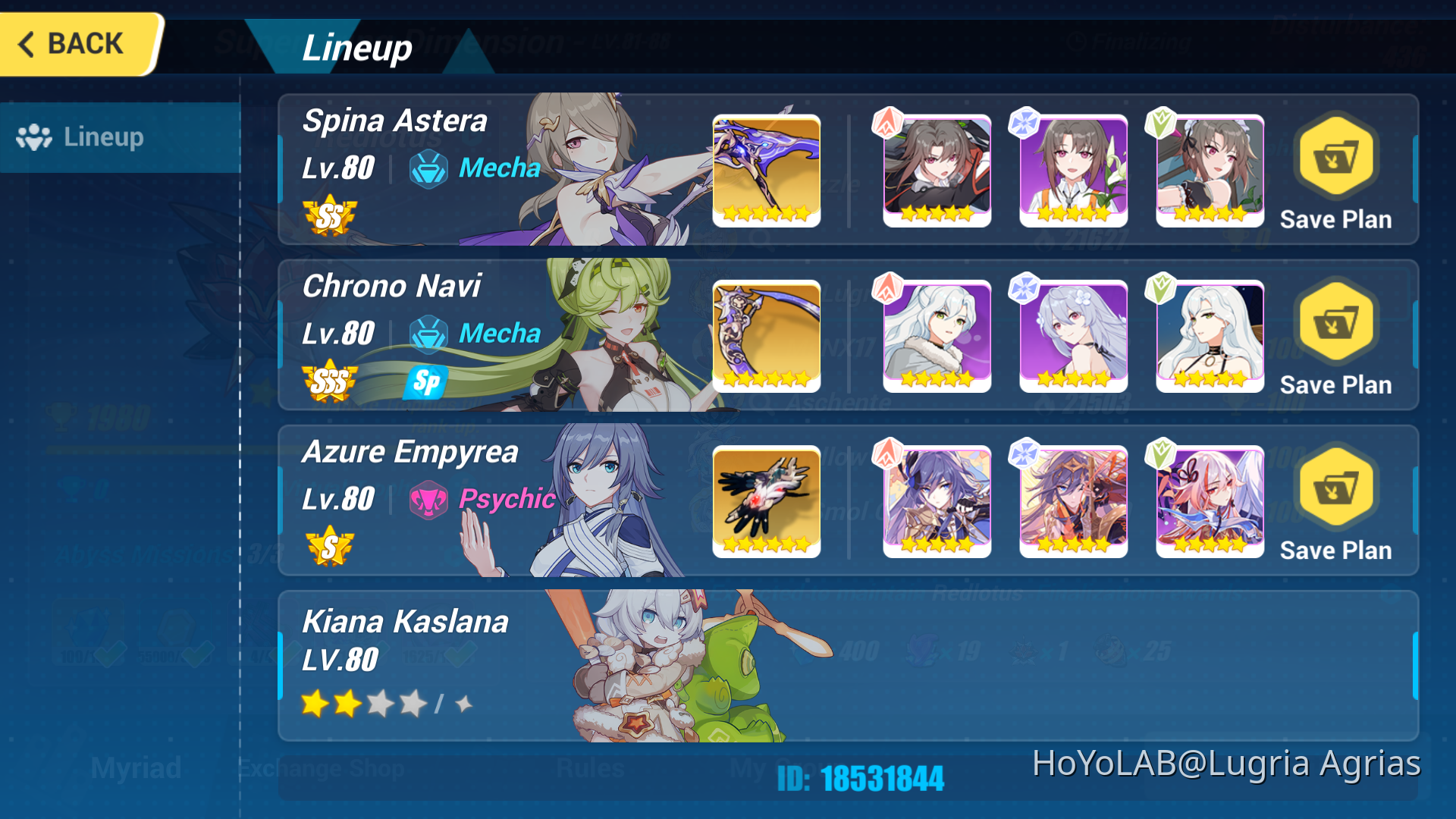
Task: Click the Psychic type icon for Azure Empyrea
Action: (x=429, y=500)
